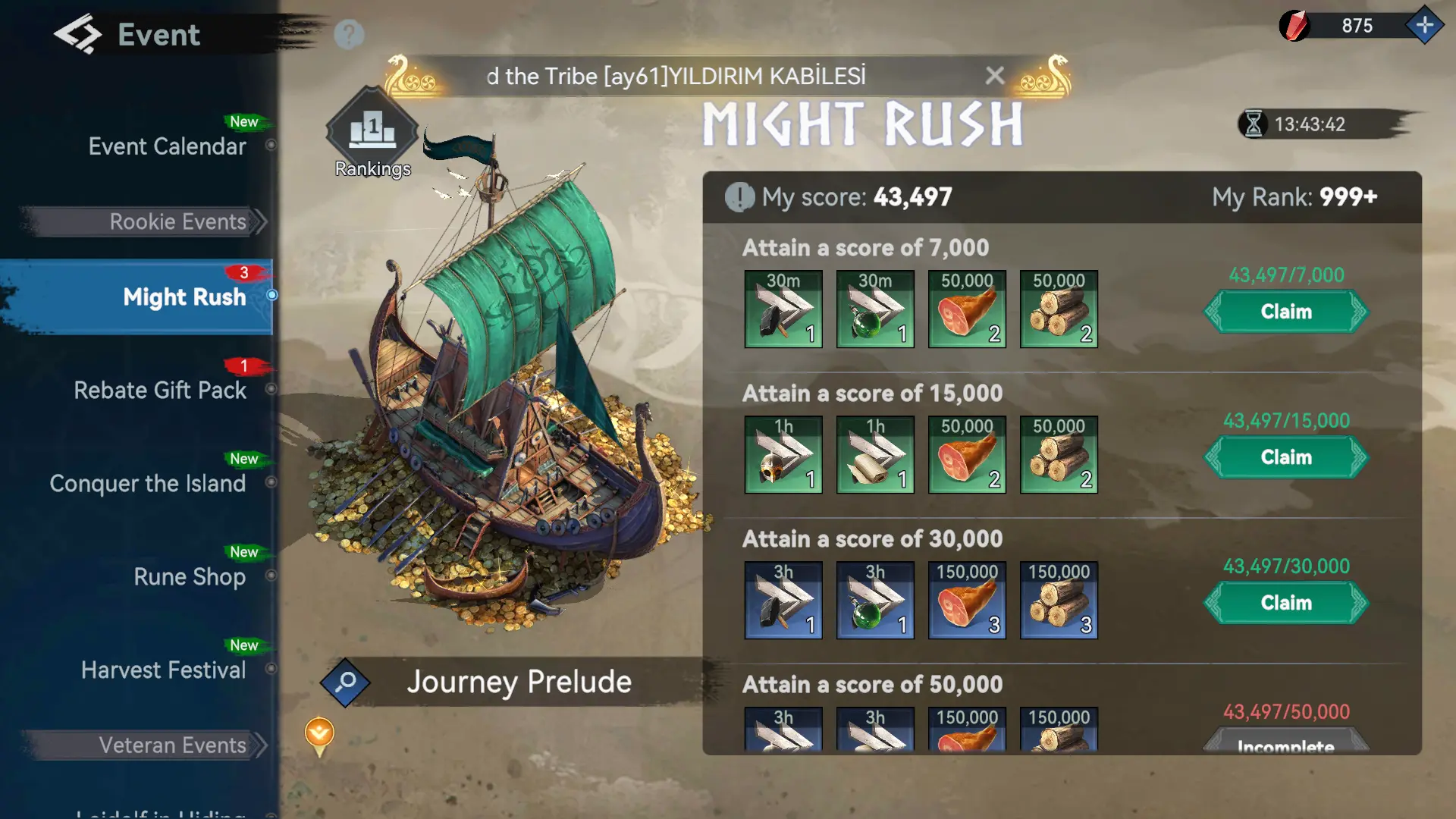Select the 30m building speedup reward
Image resolution: width=1456 pixels, height=819 pixels.
pos(783,309)
